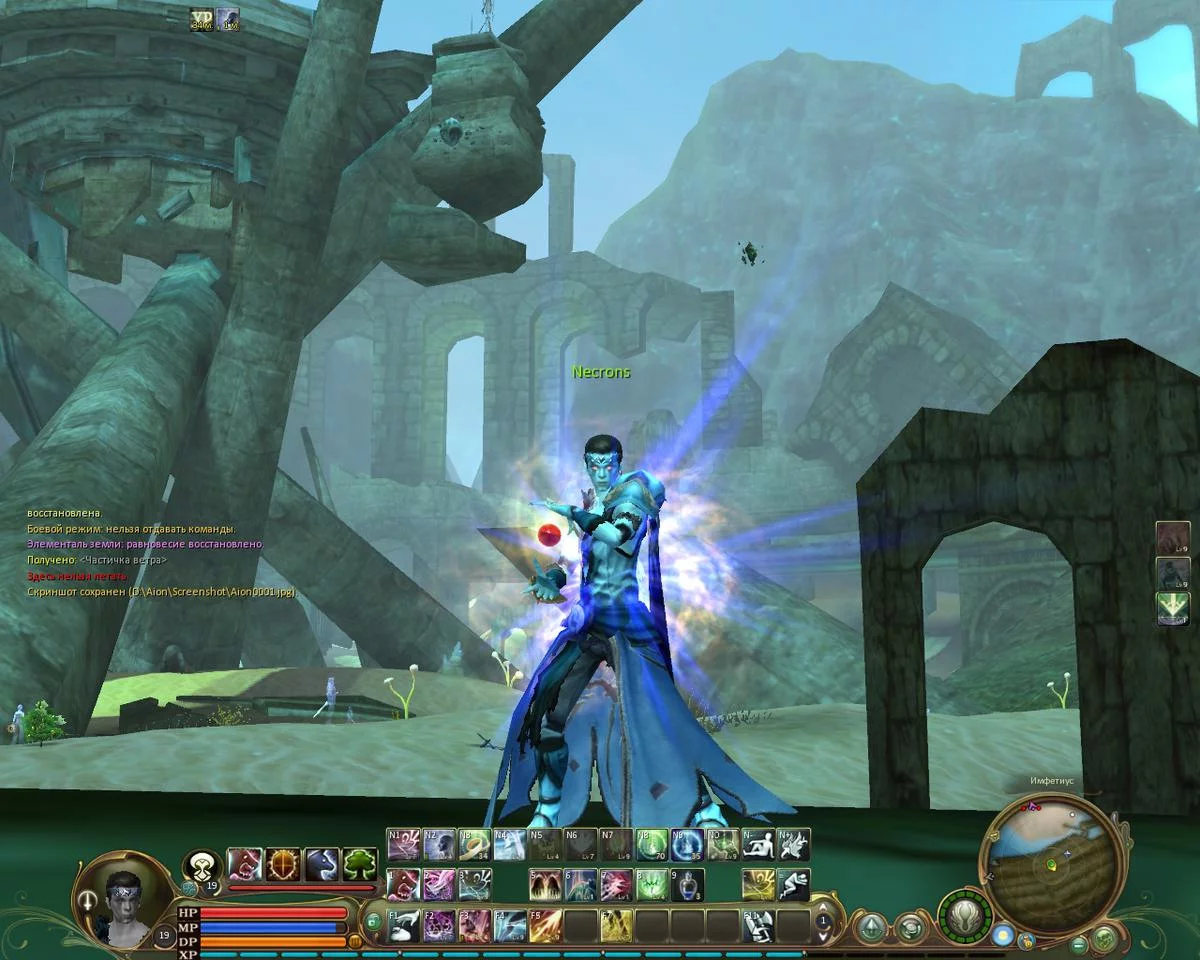Activate the skill in slot 6
Screen dimensions: 1200x960
point(581,885)
